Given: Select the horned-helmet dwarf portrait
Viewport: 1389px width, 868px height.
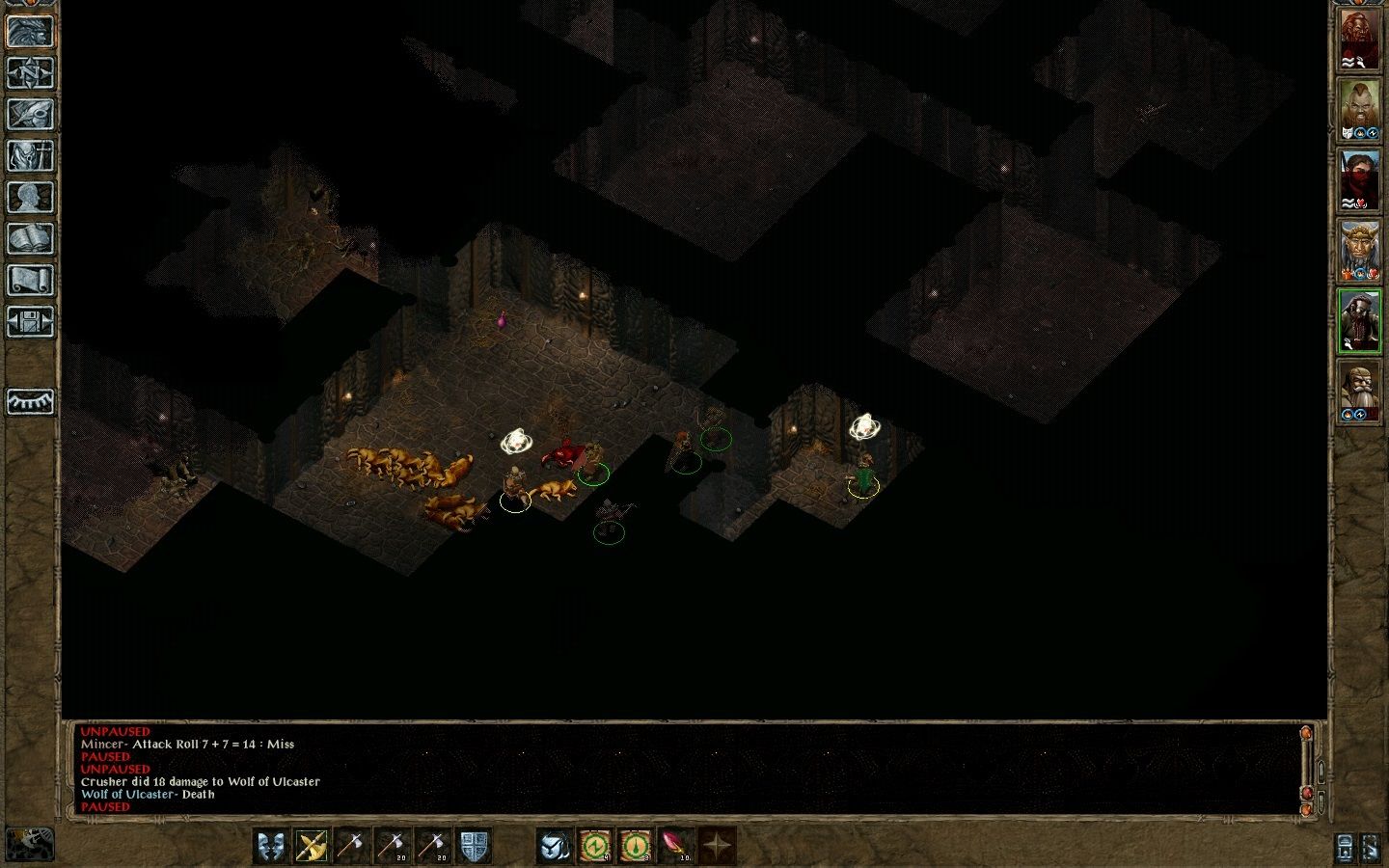Looking at the screenshot, I should point(1359,251).
